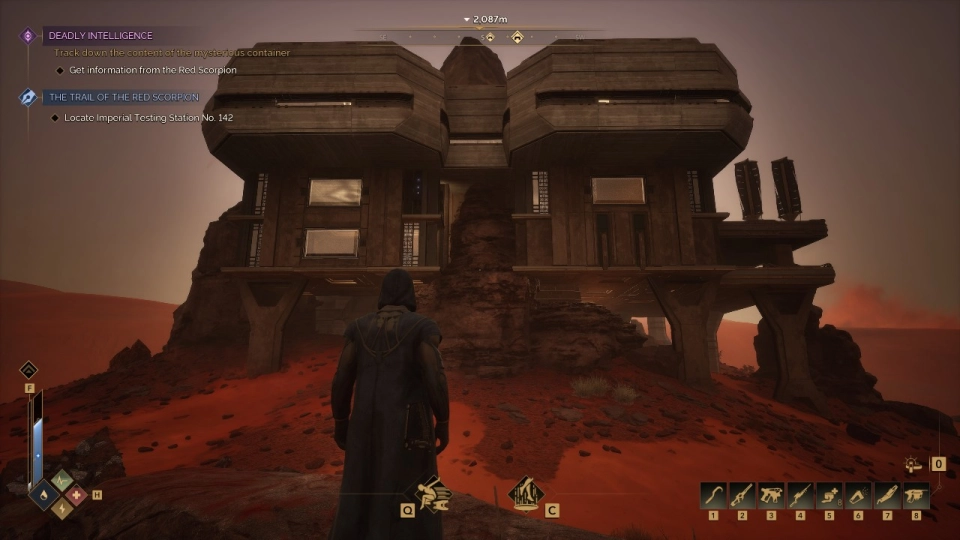
Task: Select the hook tool in hotbar slot 1
Action: (712, 494)
